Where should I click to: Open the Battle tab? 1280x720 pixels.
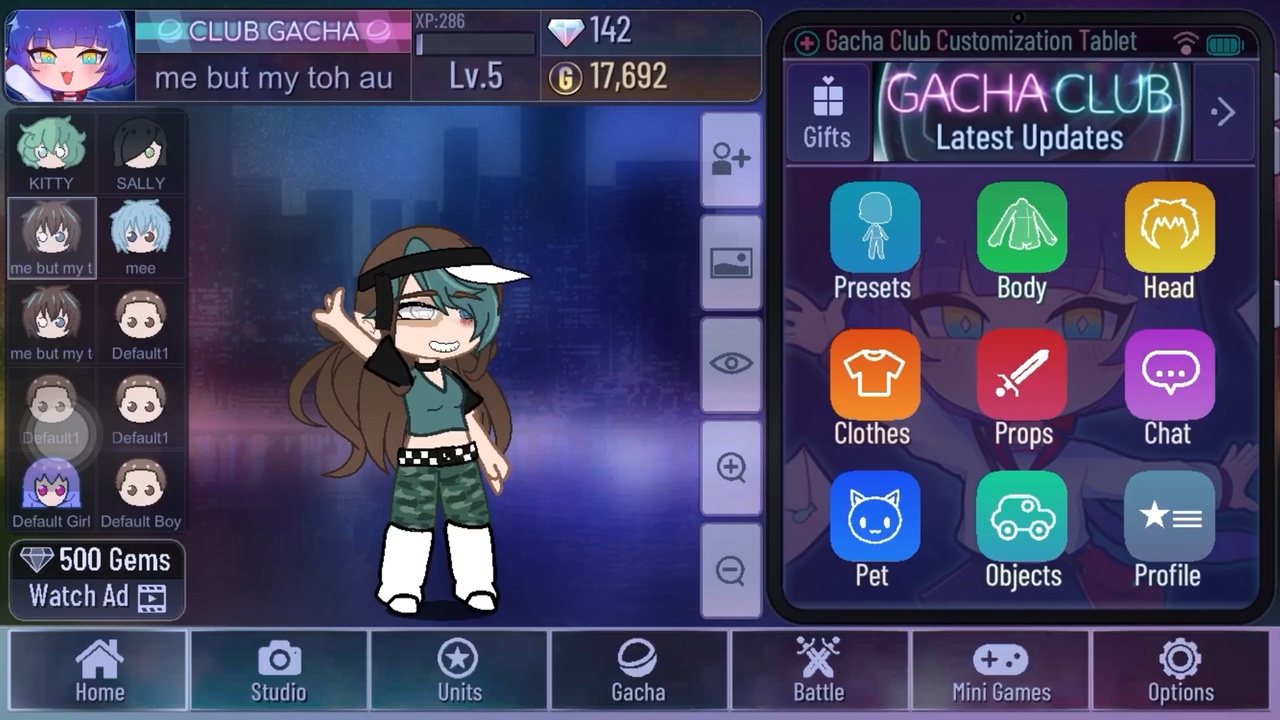819,671
